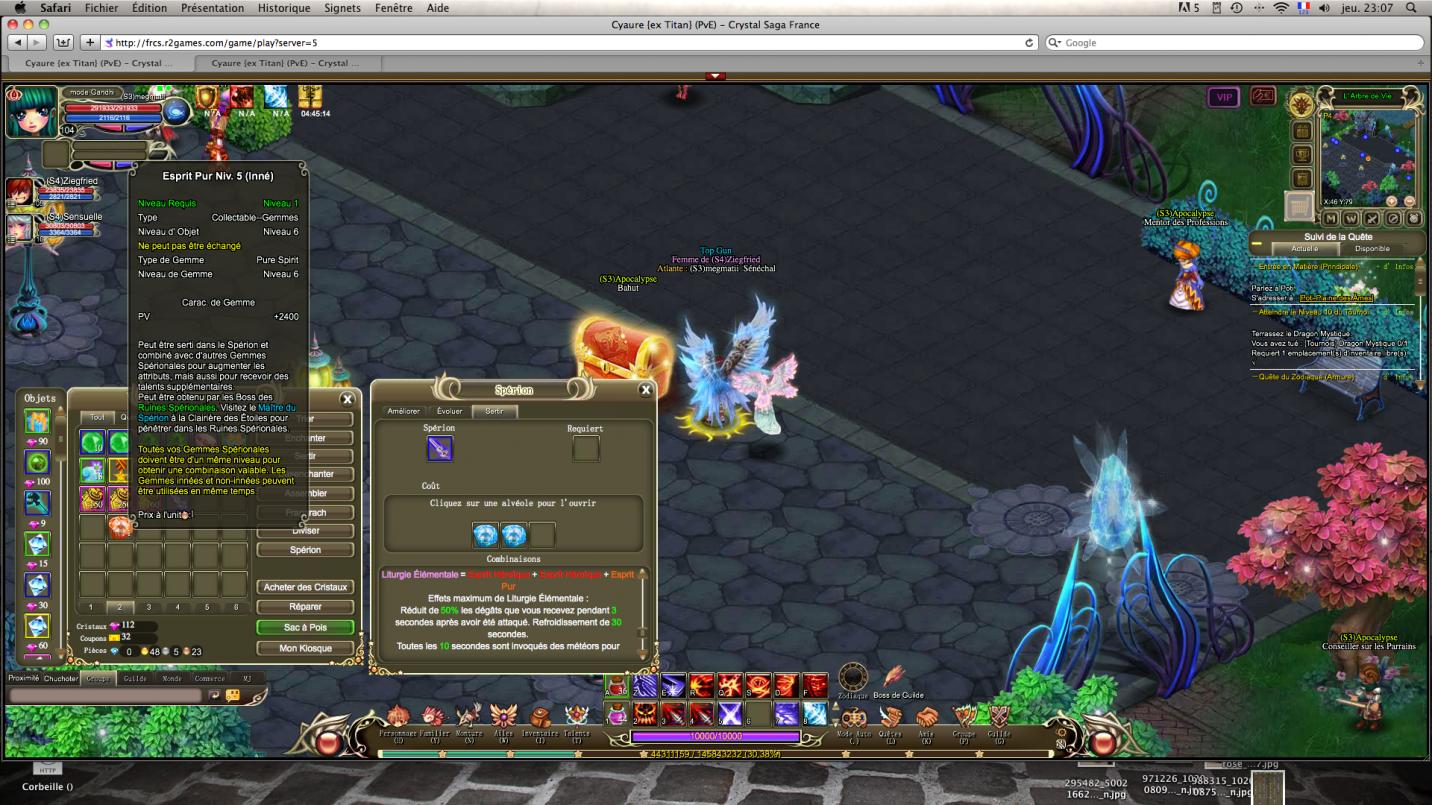Click Acheter des Cristaux

click(305, 587)
